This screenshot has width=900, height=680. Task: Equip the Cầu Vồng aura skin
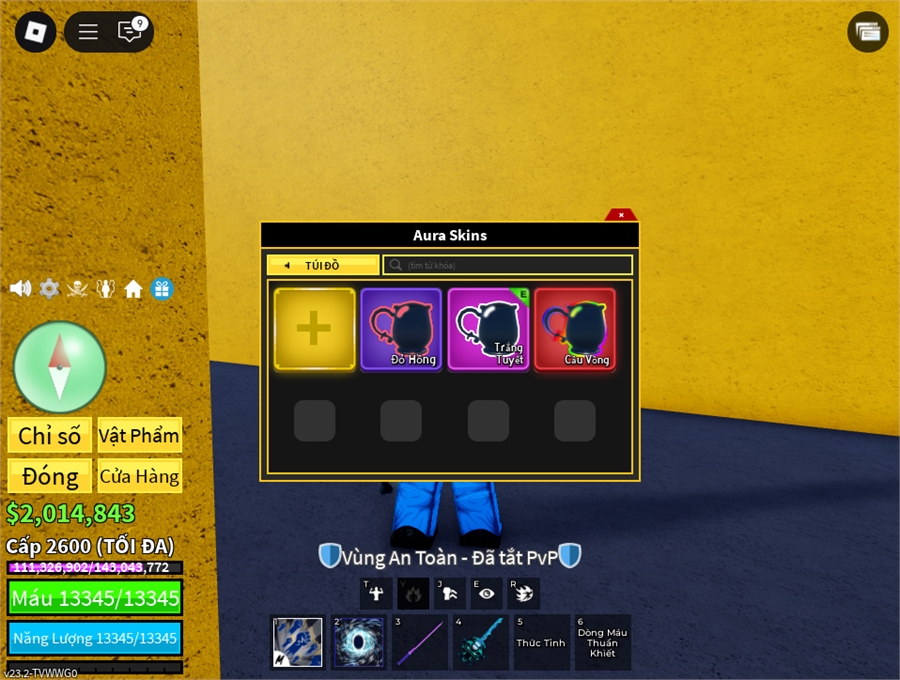(575, 329)
